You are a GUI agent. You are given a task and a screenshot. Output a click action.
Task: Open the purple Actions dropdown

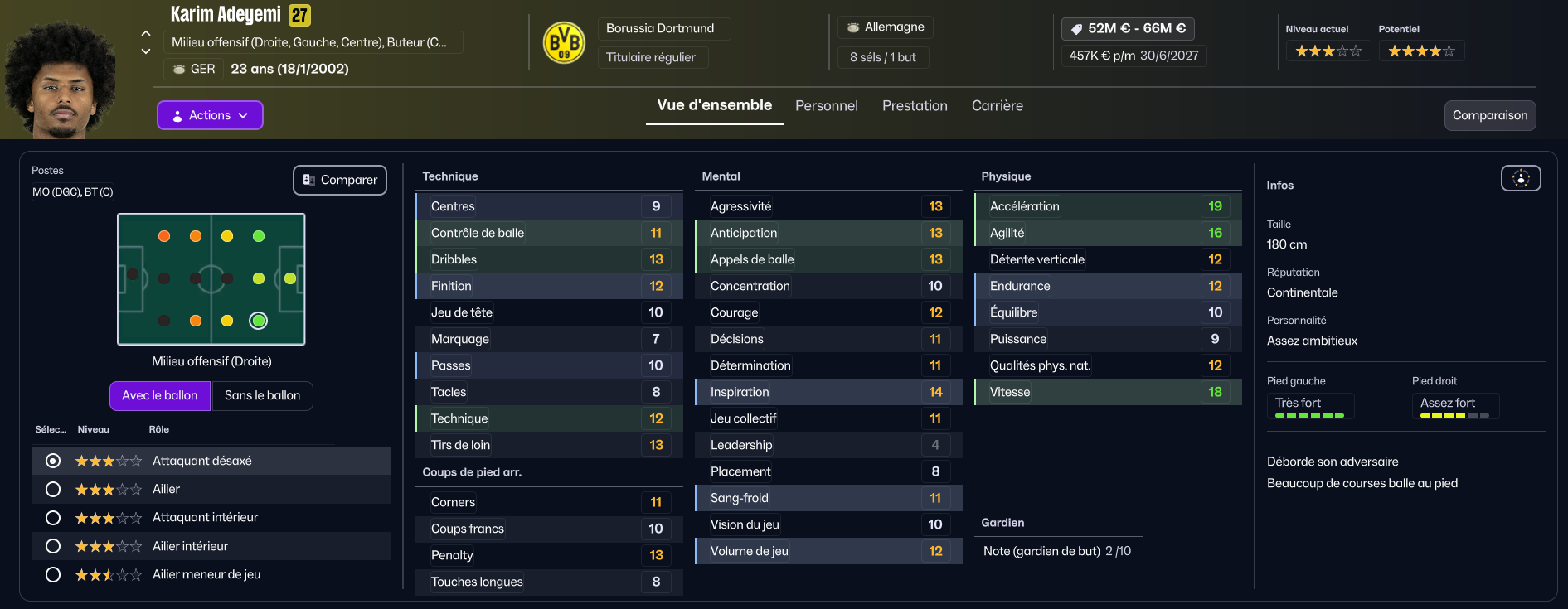[210, 115]
